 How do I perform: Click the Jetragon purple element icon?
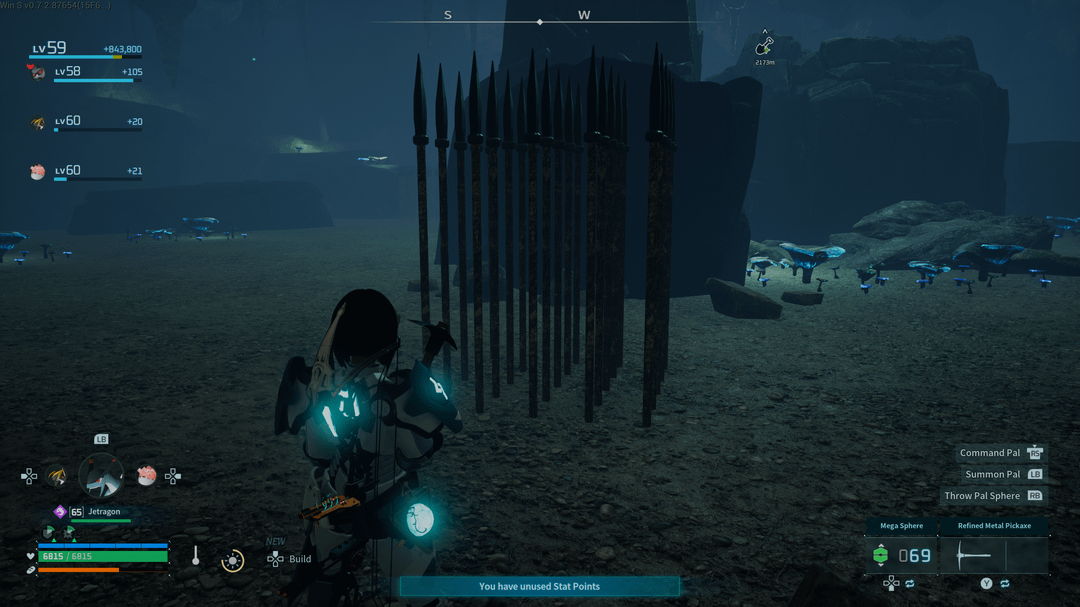(x=59, y=512)
